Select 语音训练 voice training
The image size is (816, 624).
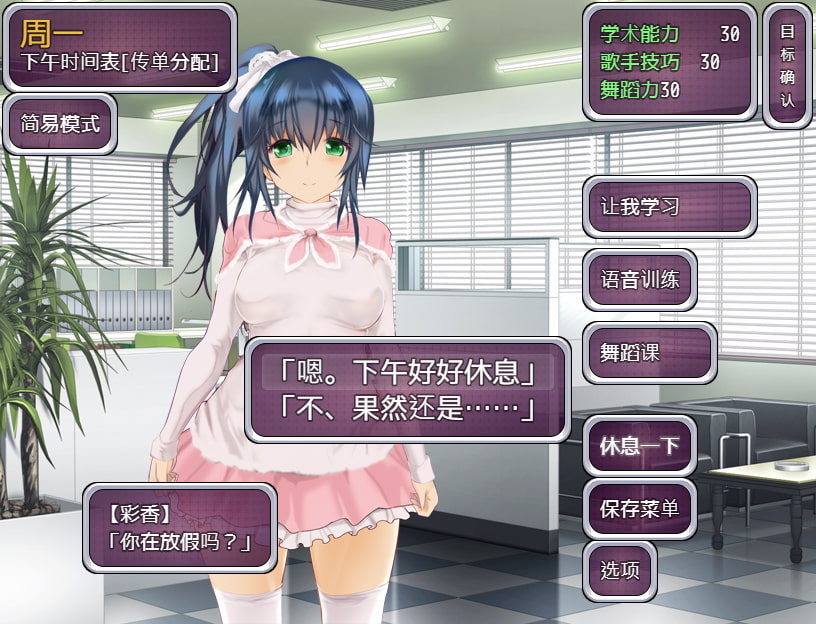click(x=640, y=279)
